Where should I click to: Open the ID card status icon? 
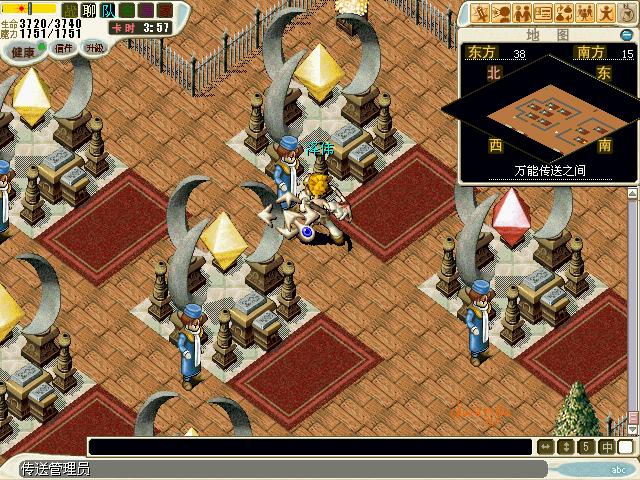pyautogui.click(x=543, y=13)
